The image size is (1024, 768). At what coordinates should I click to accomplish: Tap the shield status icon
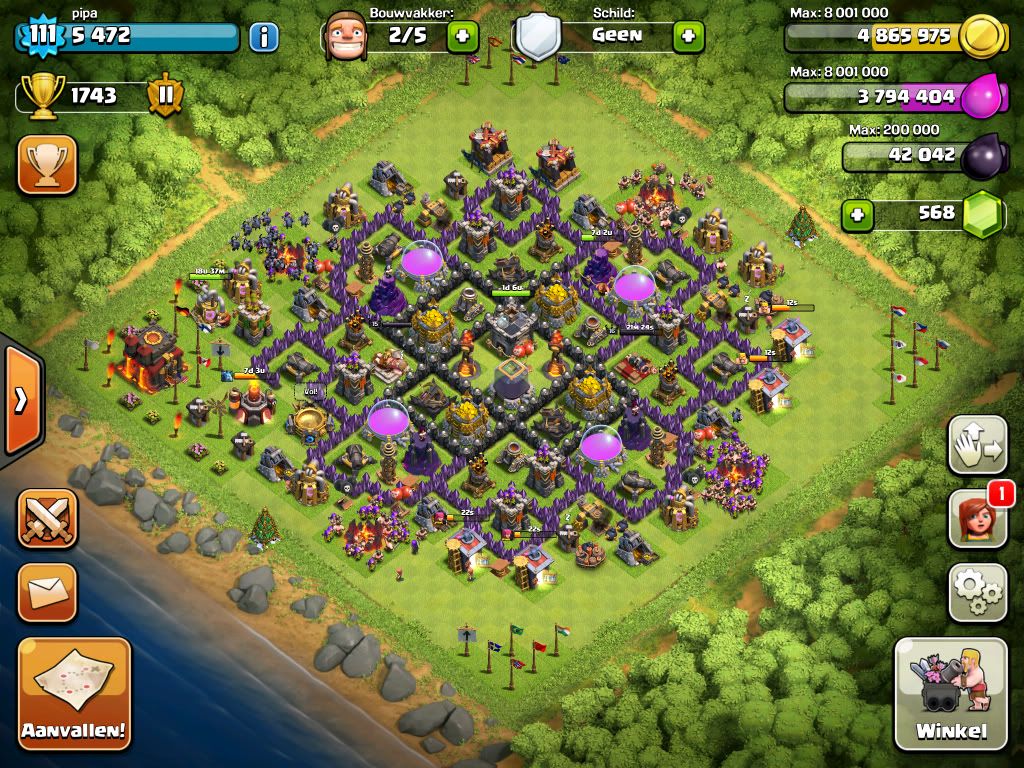(x=538, y=38)
